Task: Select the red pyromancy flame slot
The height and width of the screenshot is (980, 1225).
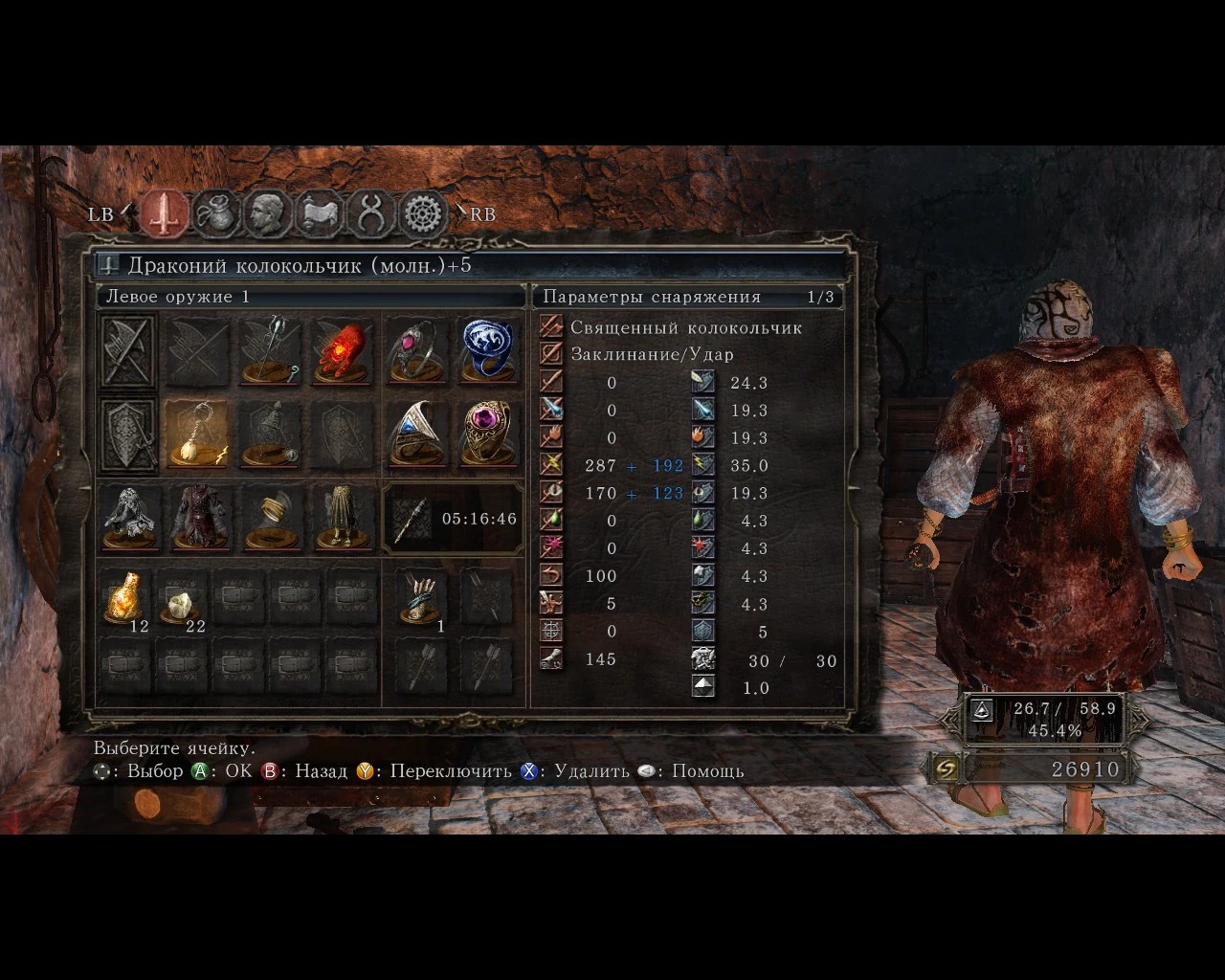Action: pyautogui.click(x=342, y=352)
